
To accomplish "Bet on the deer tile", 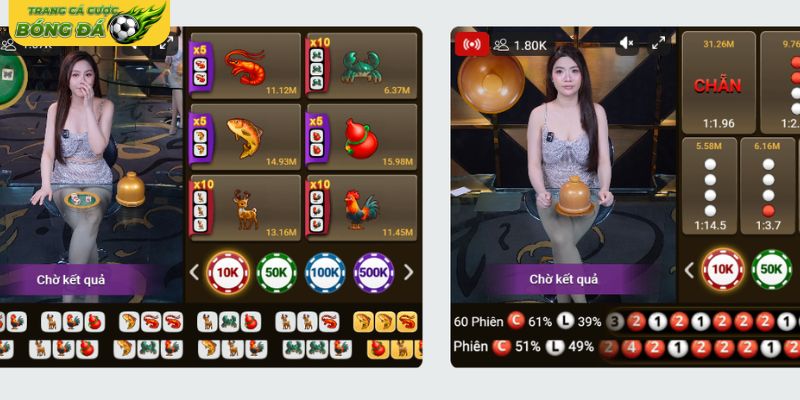I will pyautogui.click(x=246, y=208).
